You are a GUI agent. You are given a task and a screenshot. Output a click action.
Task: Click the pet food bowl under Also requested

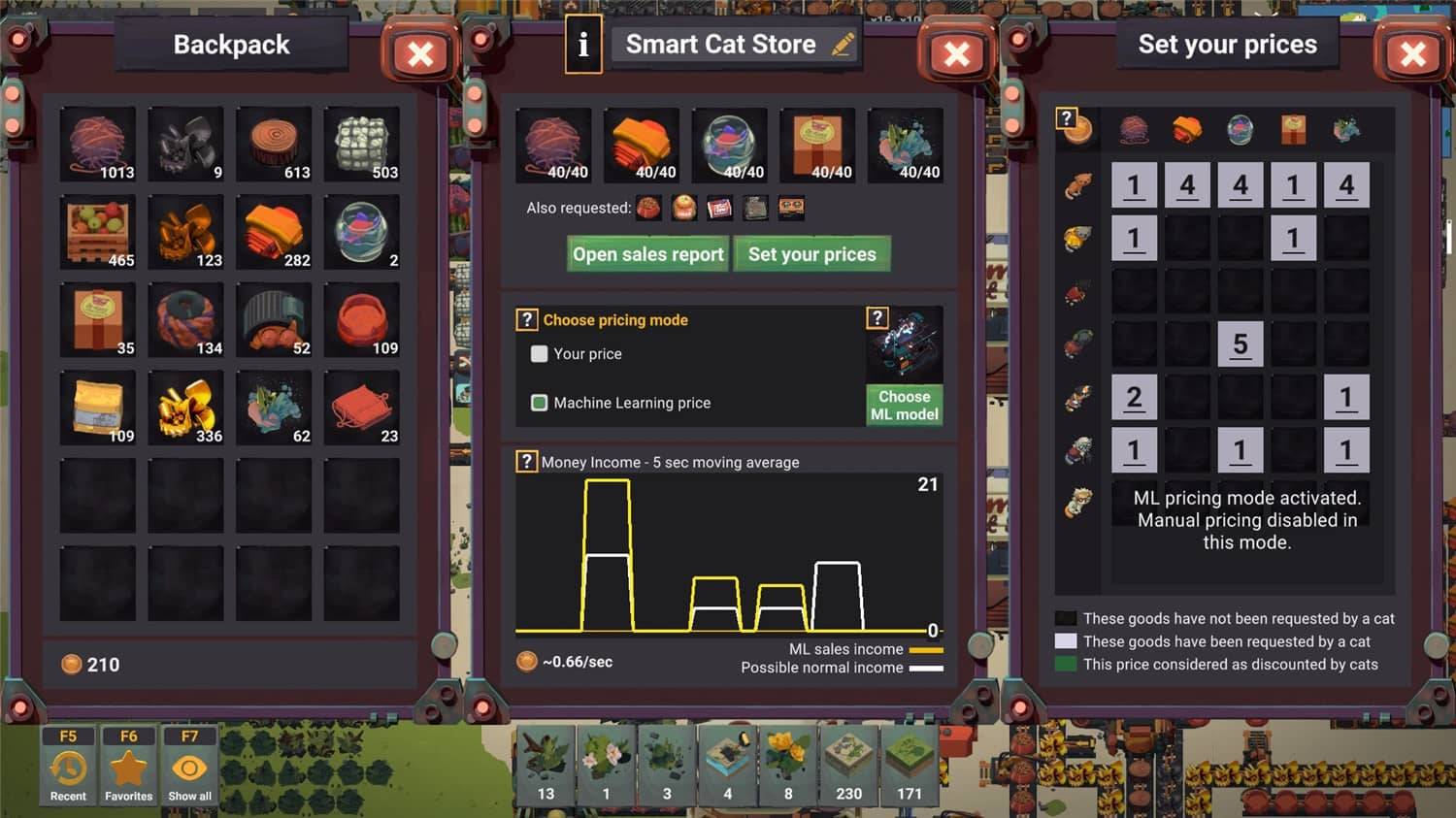(x=650, y=208)
